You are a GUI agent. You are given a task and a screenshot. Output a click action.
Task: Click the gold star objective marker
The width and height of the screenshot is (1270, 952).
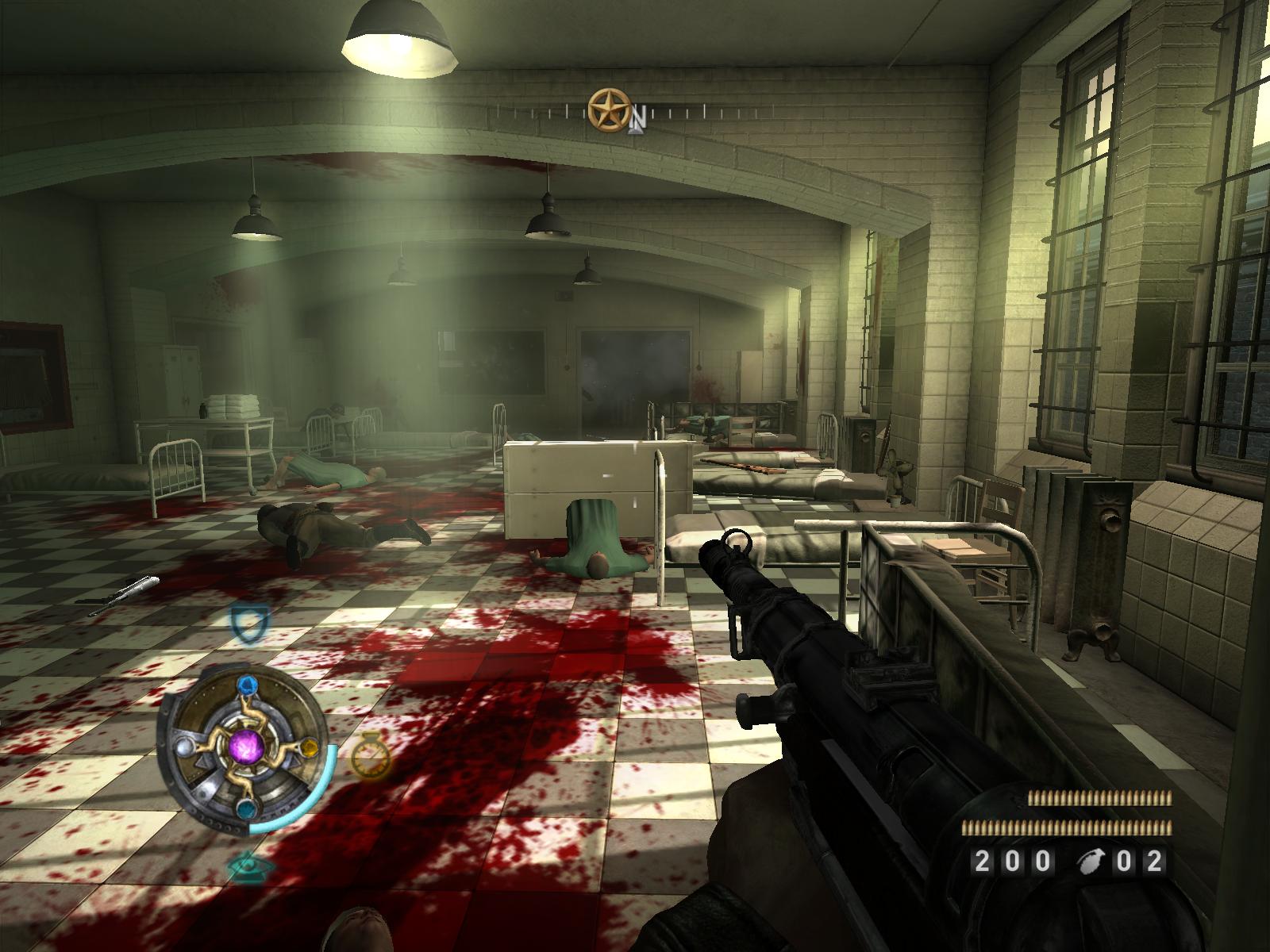pos(609,110)
